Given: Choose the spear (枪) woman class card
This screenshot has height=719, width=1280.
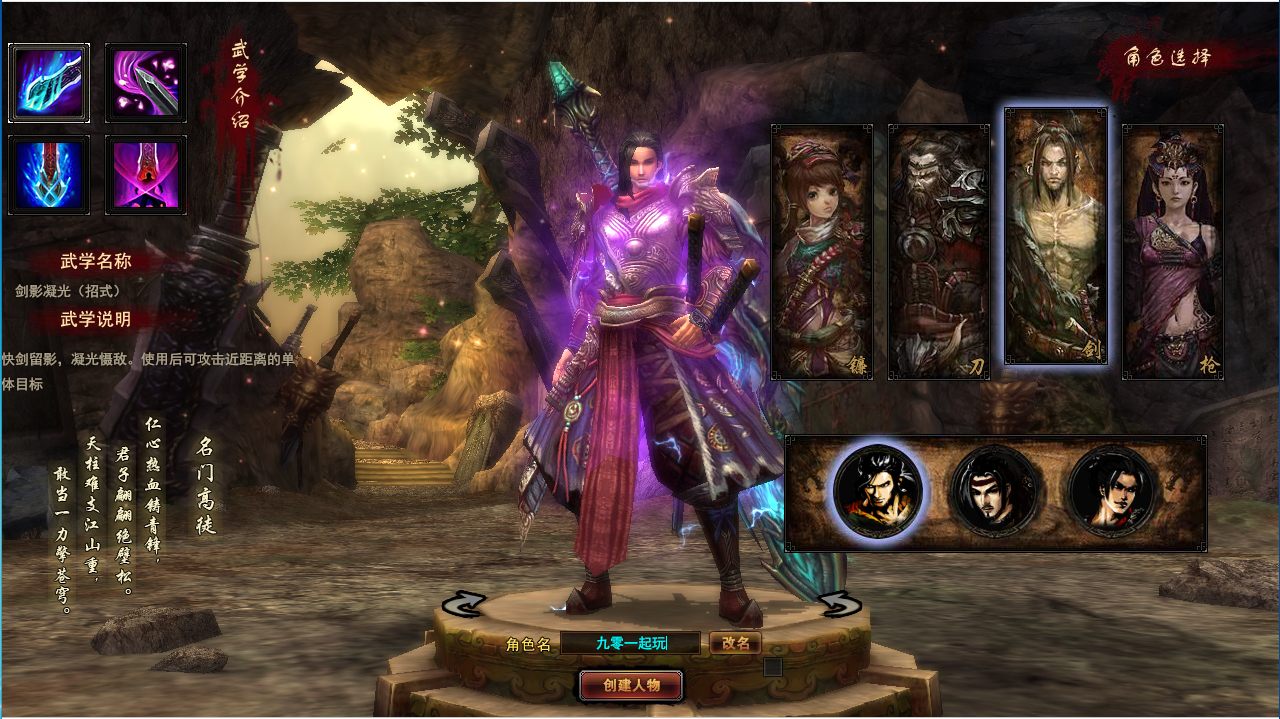Looking at the screenshot, I should click(x=1173, y=251).
